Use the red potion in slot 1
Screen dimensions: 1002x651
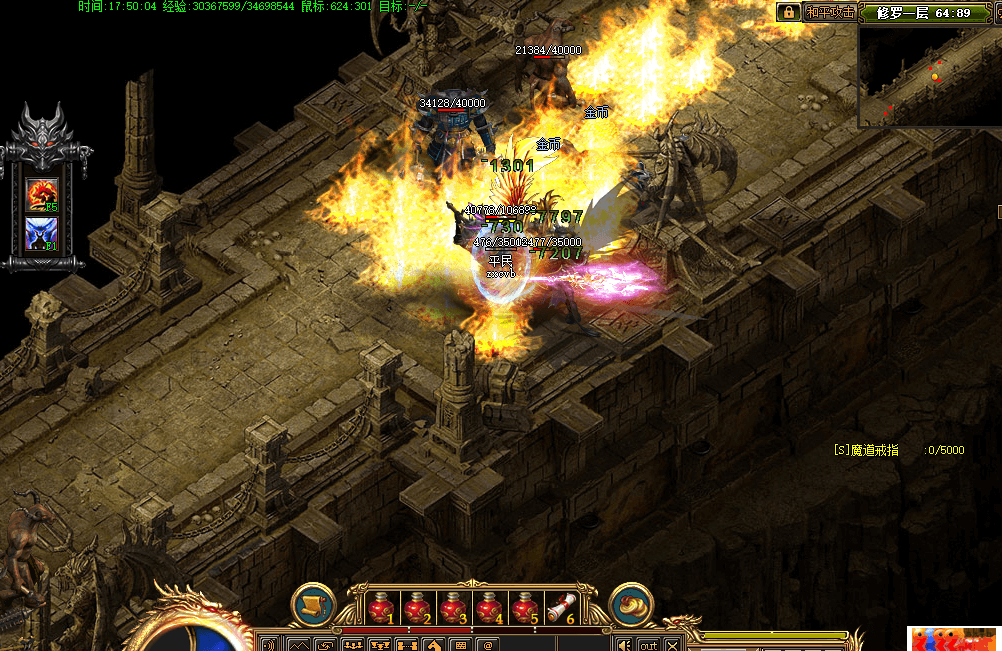coord(379,607)
